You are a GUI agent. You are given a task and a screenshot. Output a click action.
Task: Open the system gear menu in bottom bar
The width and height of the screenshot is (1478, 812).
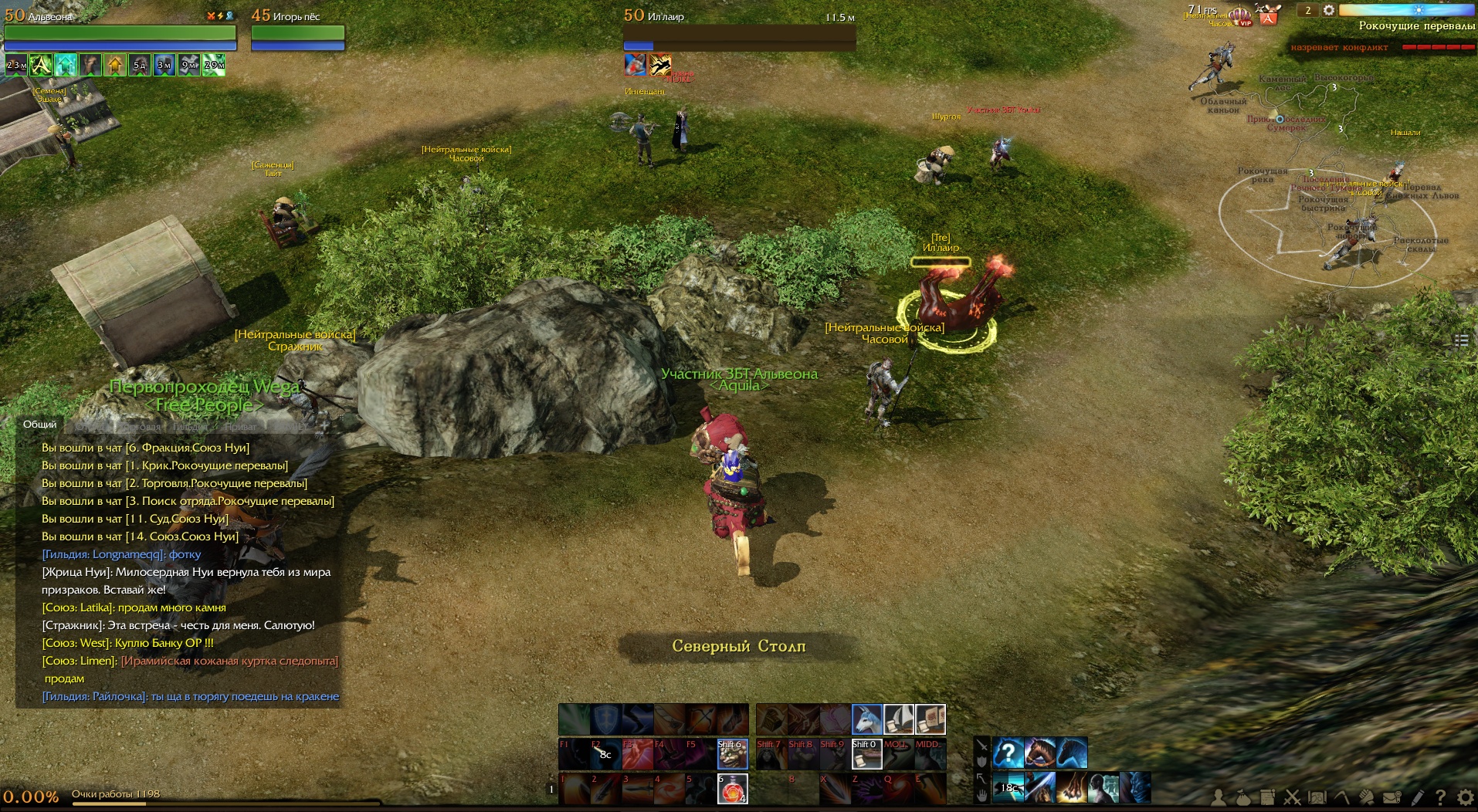pos(1465,797)
